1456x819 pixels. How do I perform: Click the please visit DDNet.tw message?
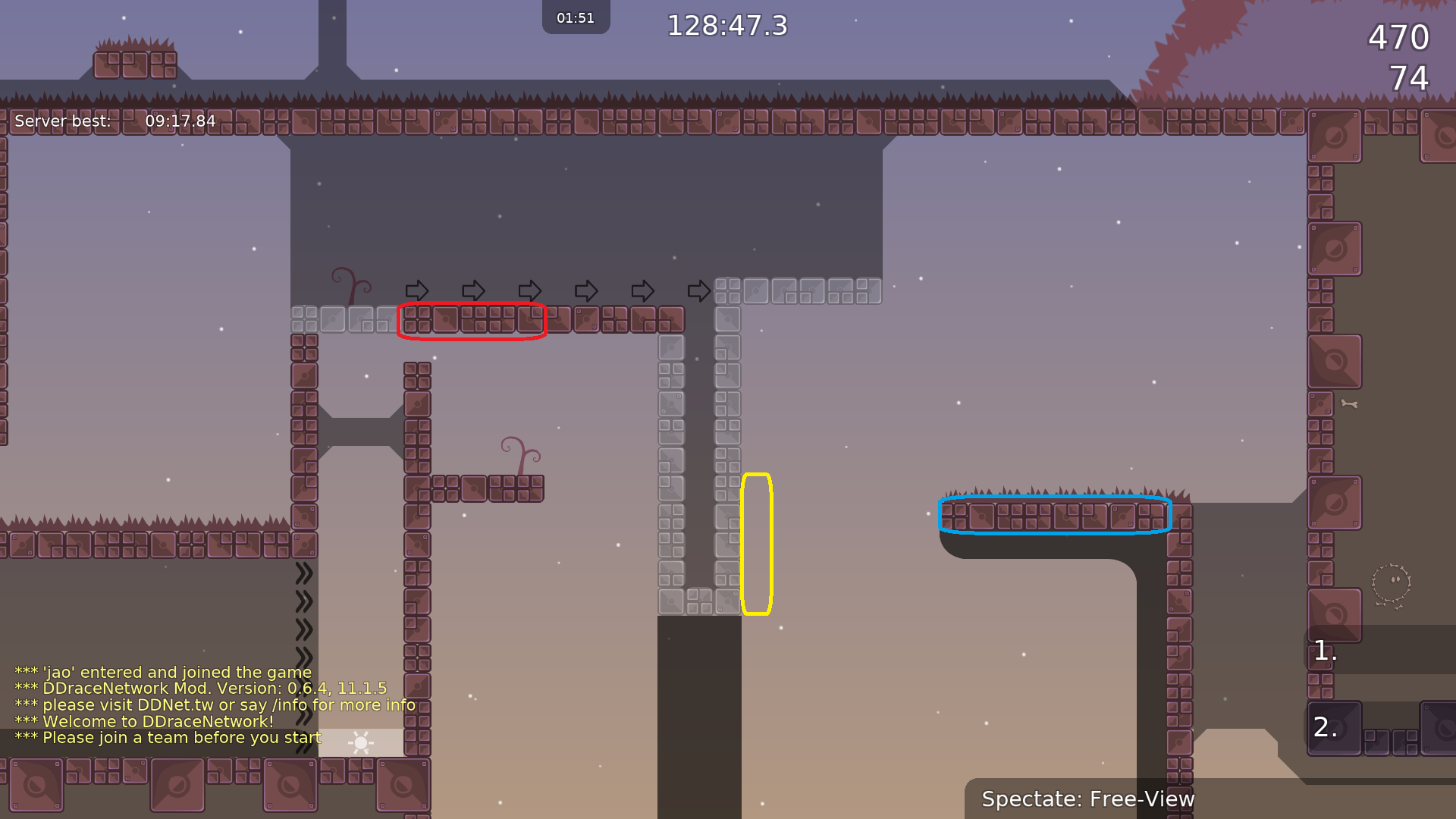click(215, 704)
